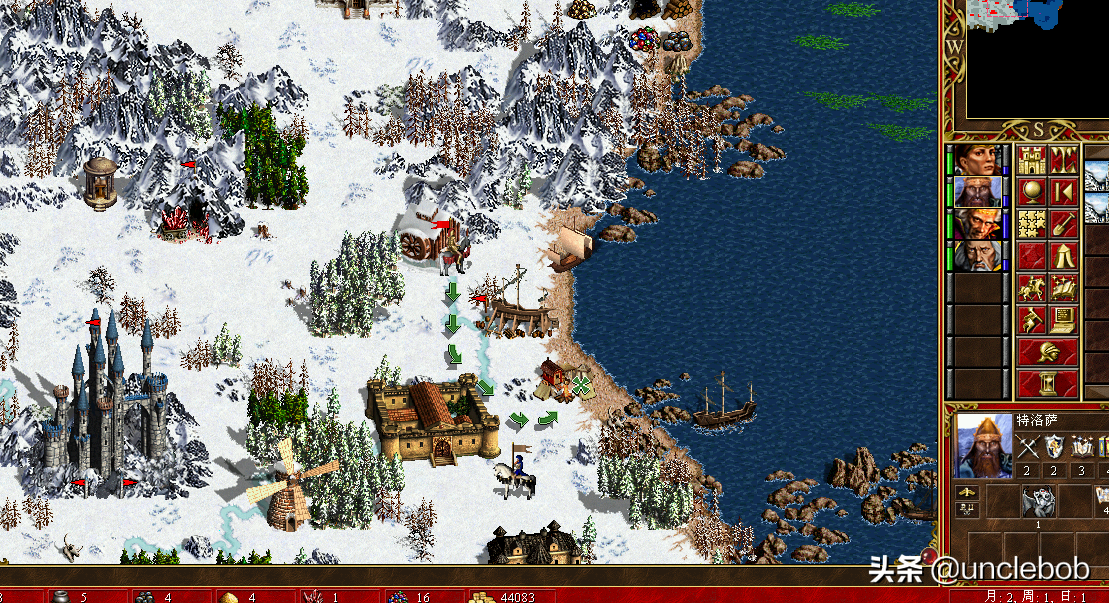Open the sparkling spellbook button

[x=1064, y=289]
